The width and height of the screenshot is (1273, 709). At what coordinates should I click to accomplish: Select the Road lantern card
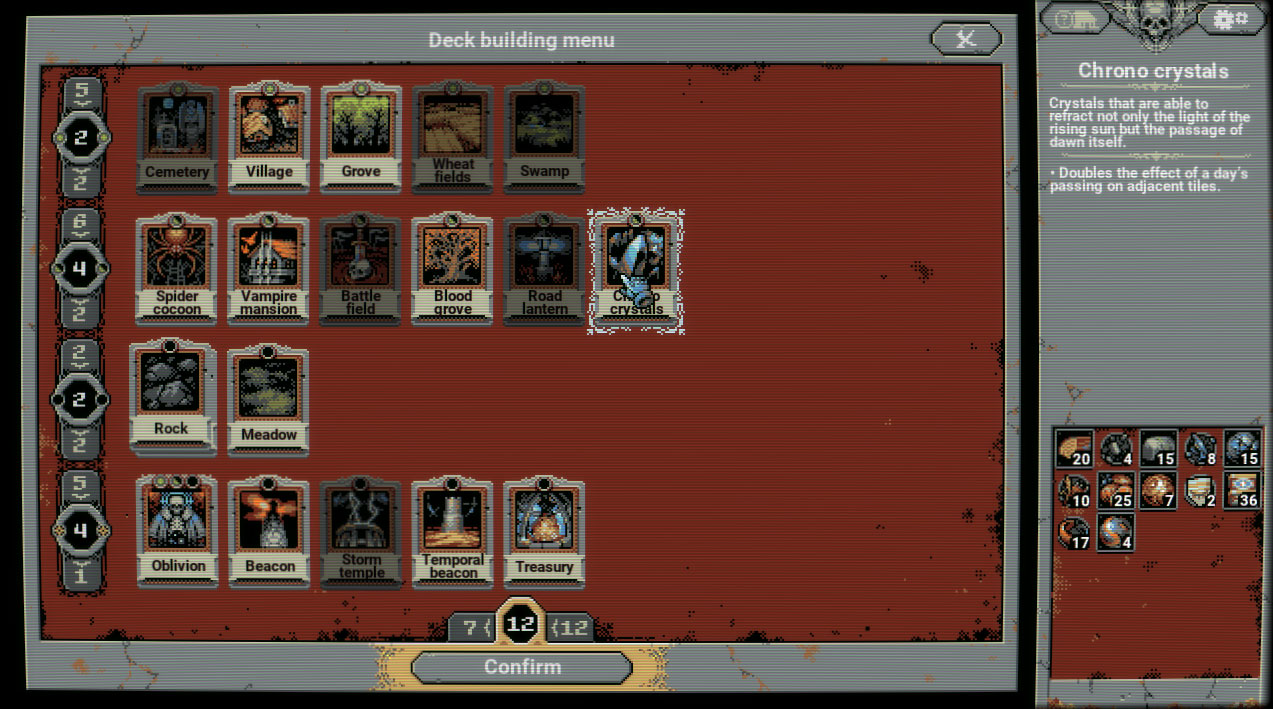(x=545, y=268)
